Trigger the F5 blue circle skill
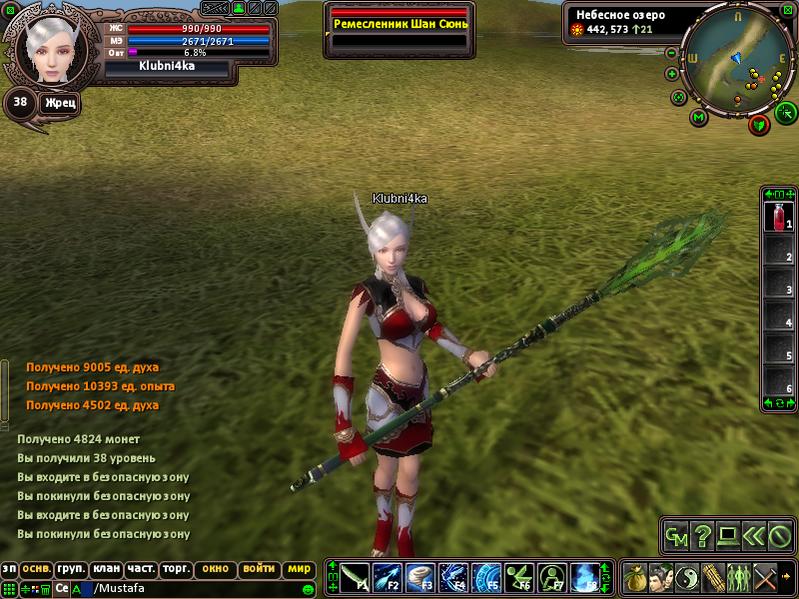This screenshot has height=599, width=799. coord(486,577)
